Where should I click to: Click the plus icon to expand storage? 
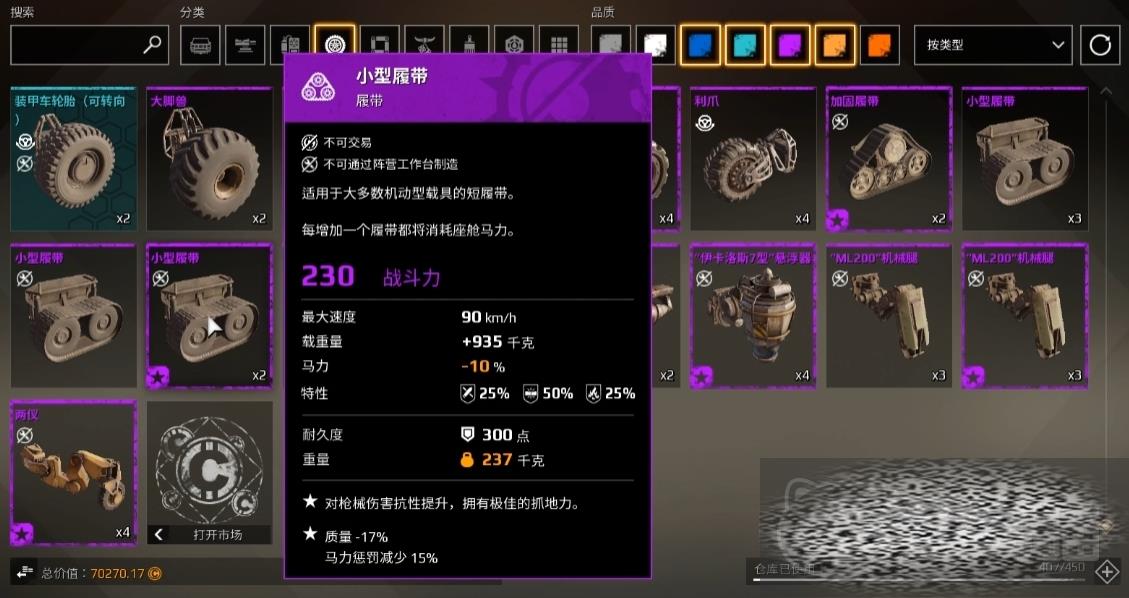(x=1107, y=571)
